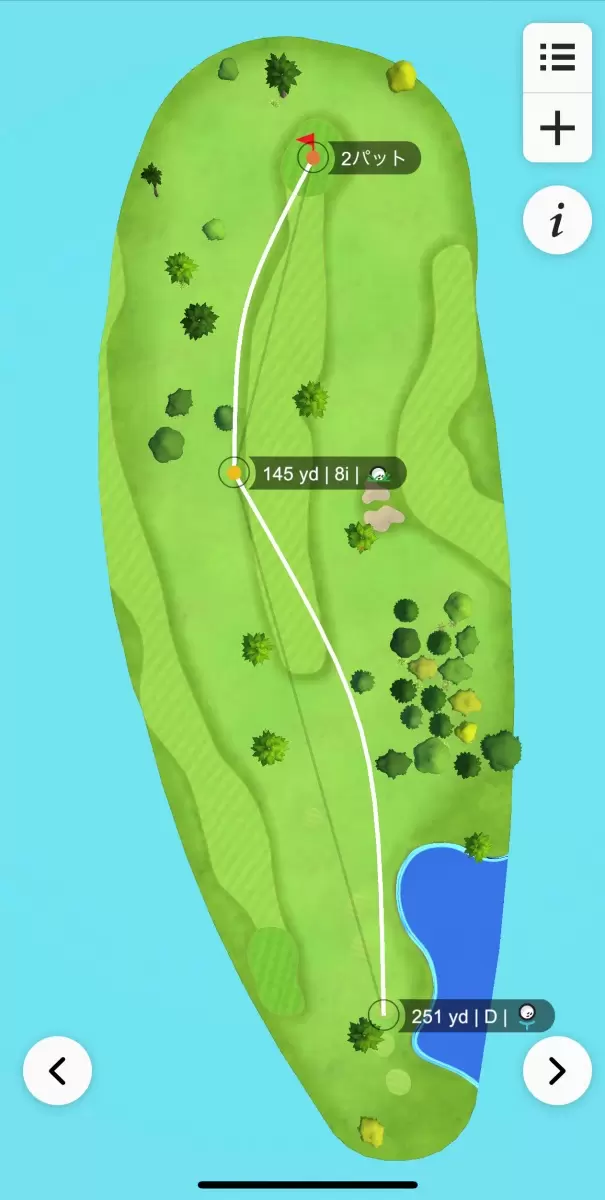Show hole info with the i button
605x1200 pixels.
557,222
